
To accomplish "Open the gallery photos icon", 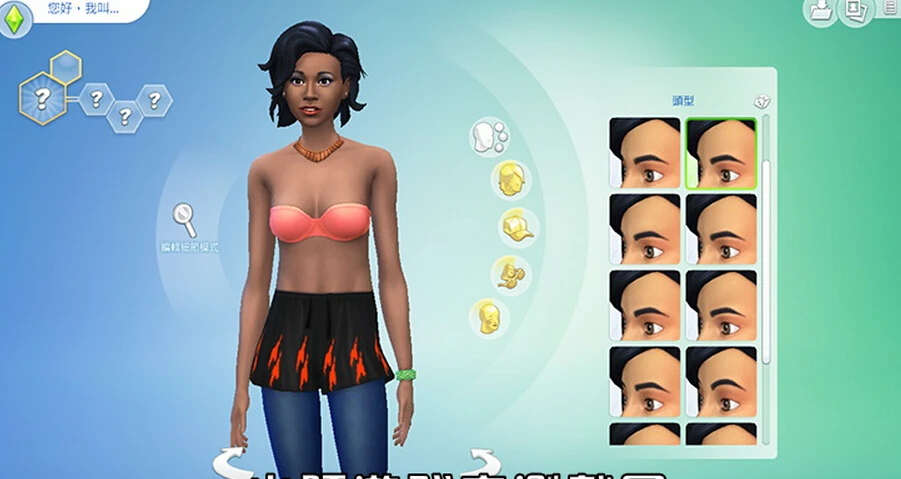I will tap(855, 11).
